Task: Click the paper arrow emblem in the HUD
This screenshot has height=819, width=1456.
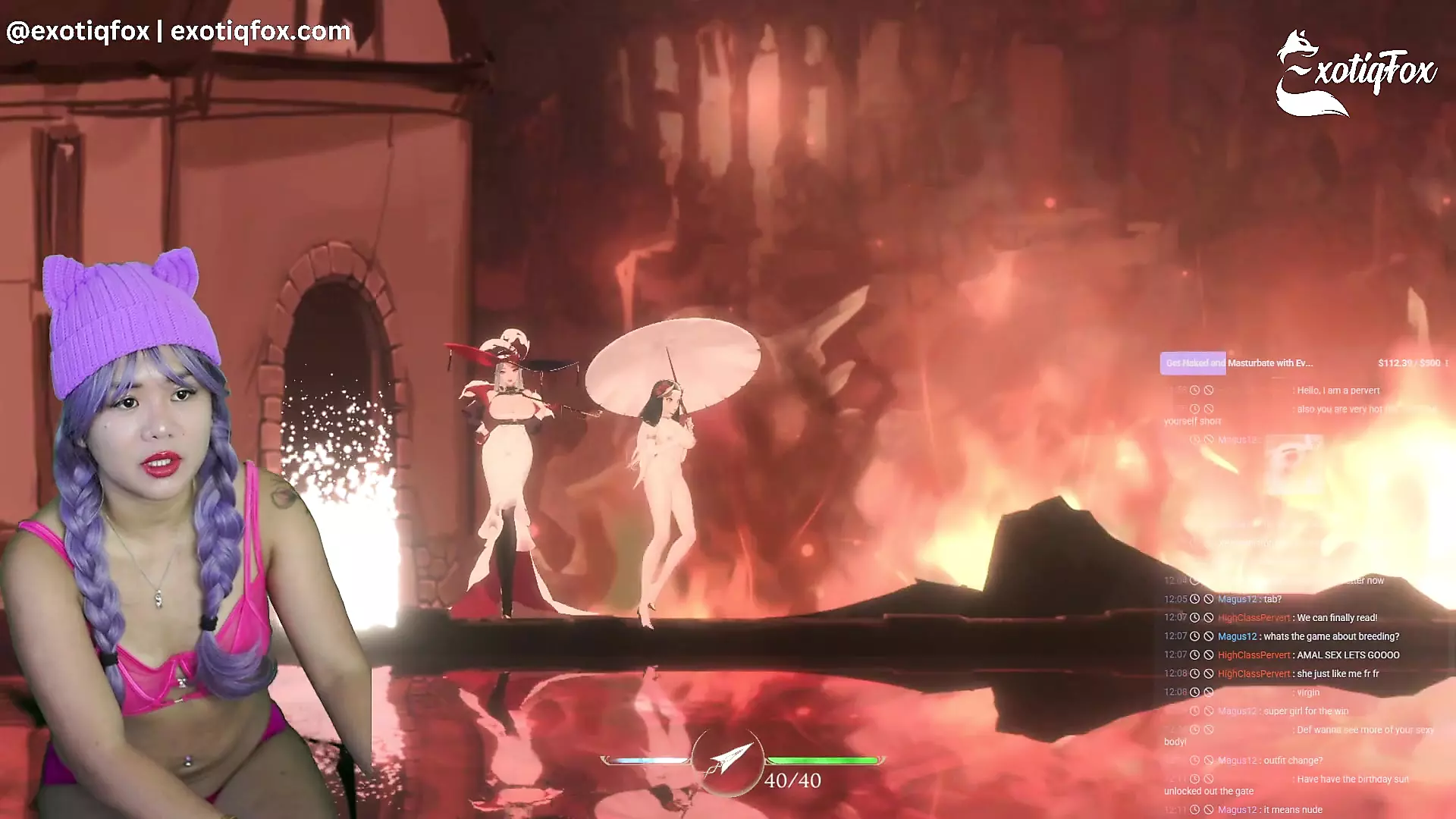Action: [726, 761]
